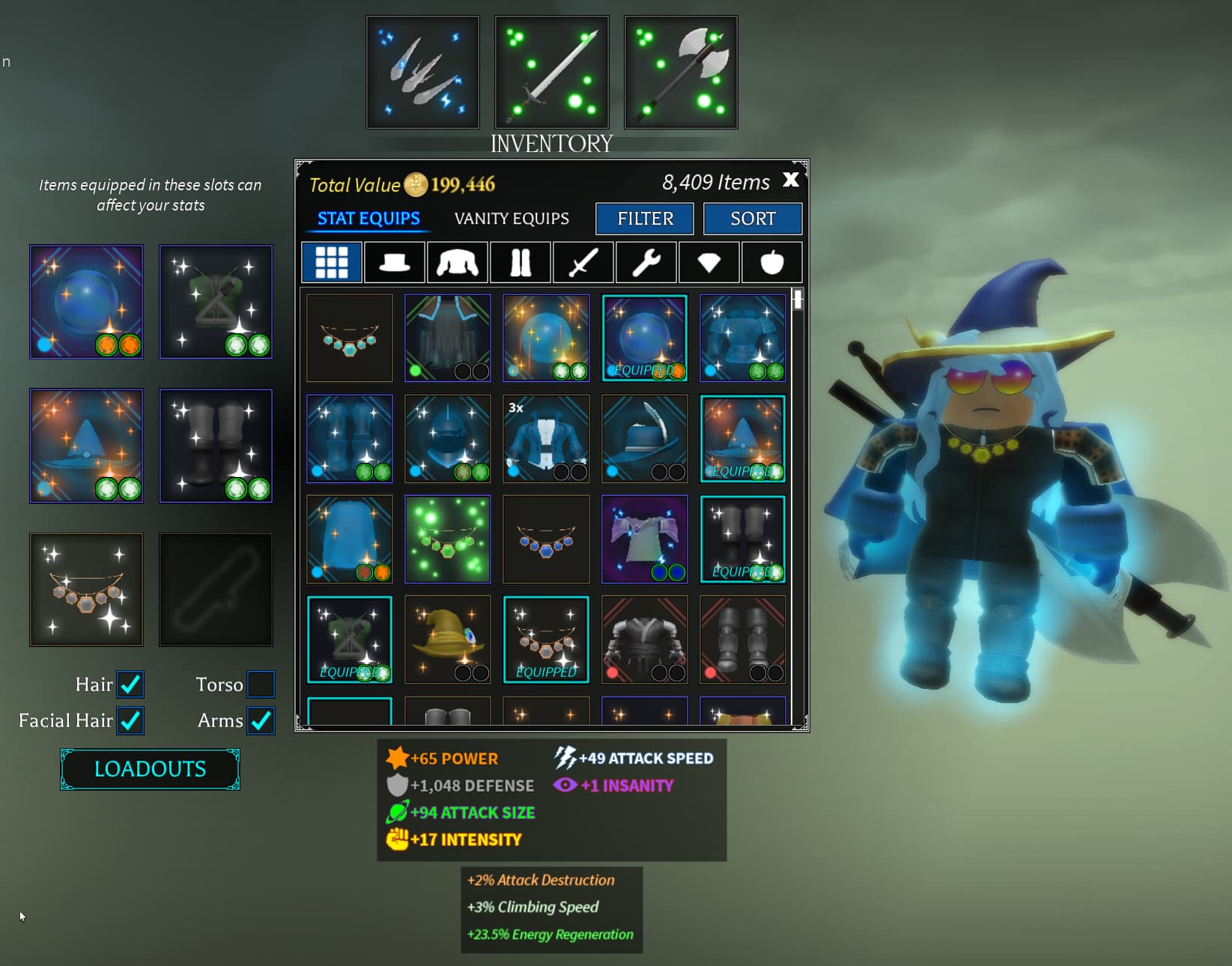Select the shirt category filter icon
Image resolution: width=1232 pixels, height=966 pixels.
[x=457, y=262]
